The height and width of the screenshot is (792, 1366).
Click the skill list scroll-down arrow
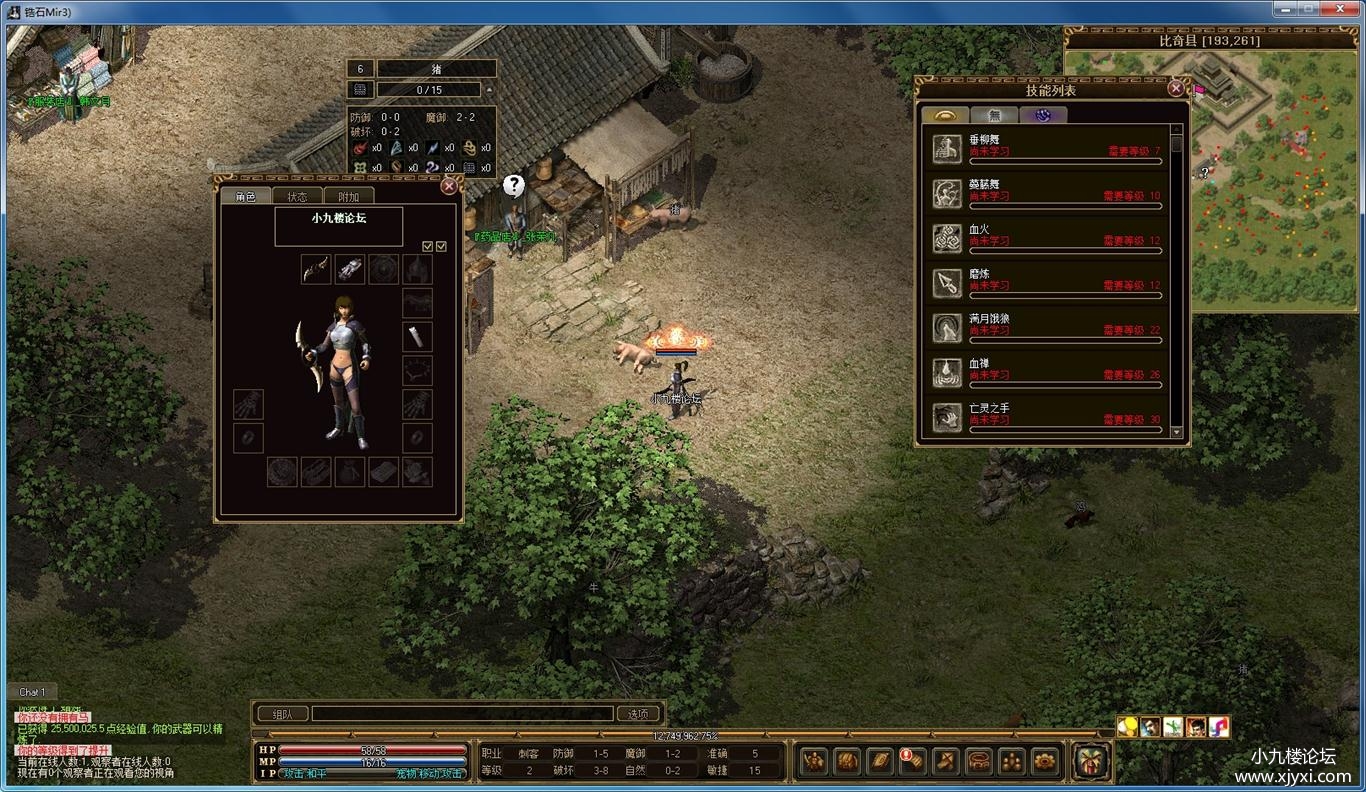[x=1176, y=432]
